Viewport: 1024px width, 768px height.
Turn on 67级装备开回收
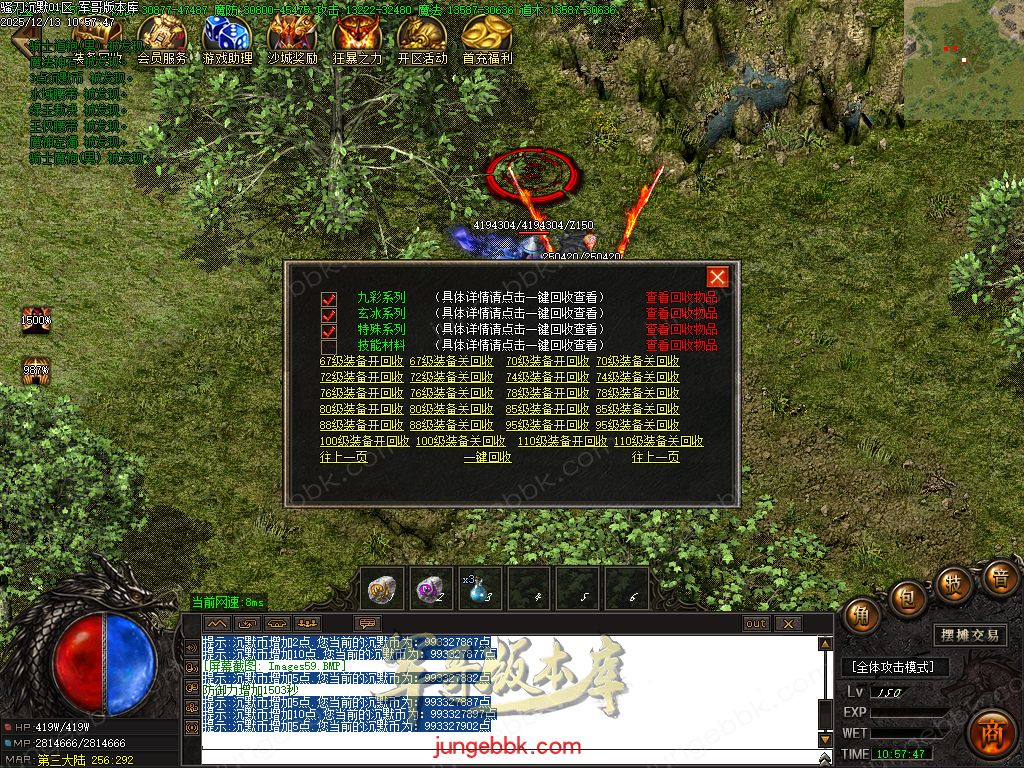point(361,361)
